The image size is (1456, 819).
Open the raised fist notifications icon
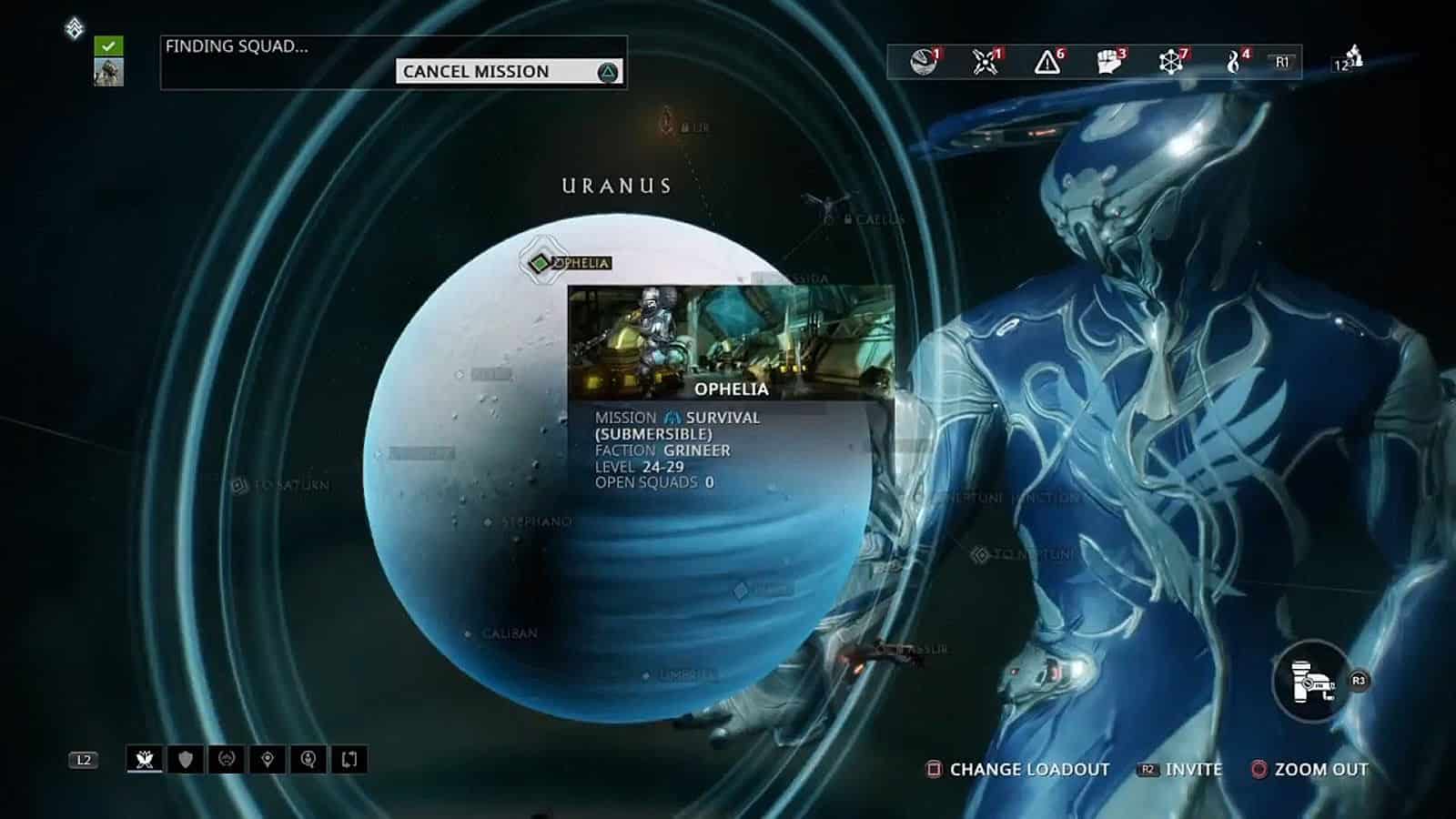1108,62
